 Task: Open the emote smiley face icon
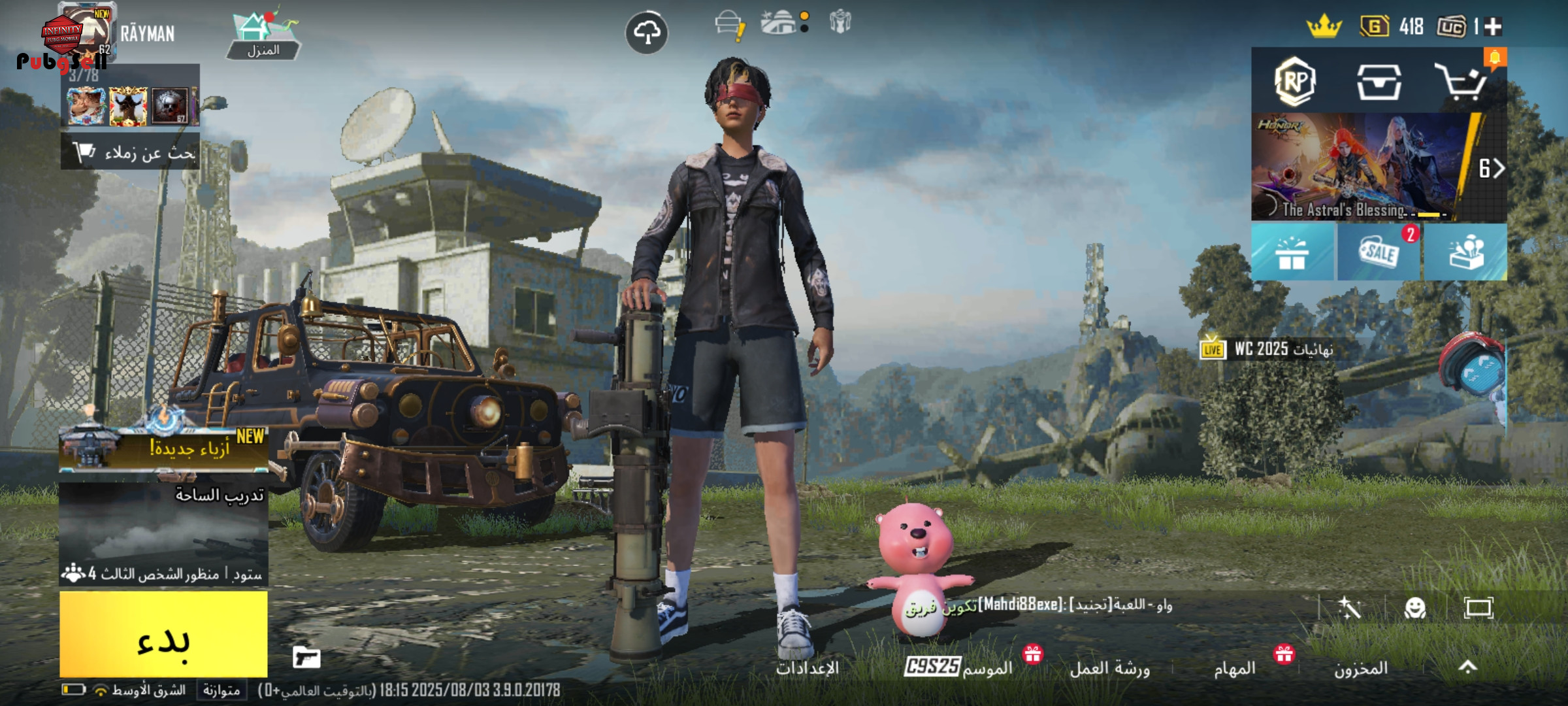1414,609
